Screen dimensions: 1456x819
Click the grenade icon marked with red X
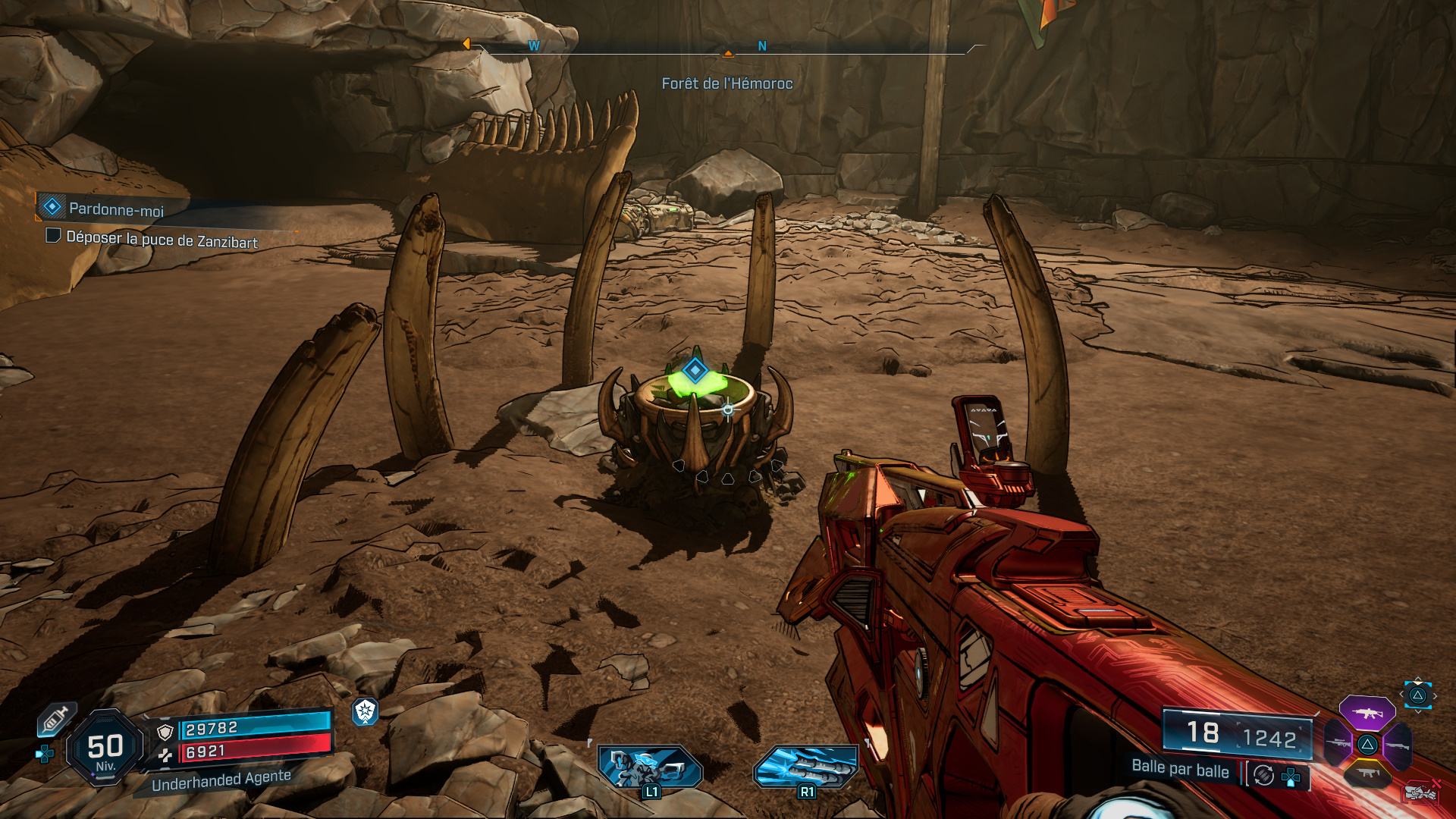(x=1422, y=792)
